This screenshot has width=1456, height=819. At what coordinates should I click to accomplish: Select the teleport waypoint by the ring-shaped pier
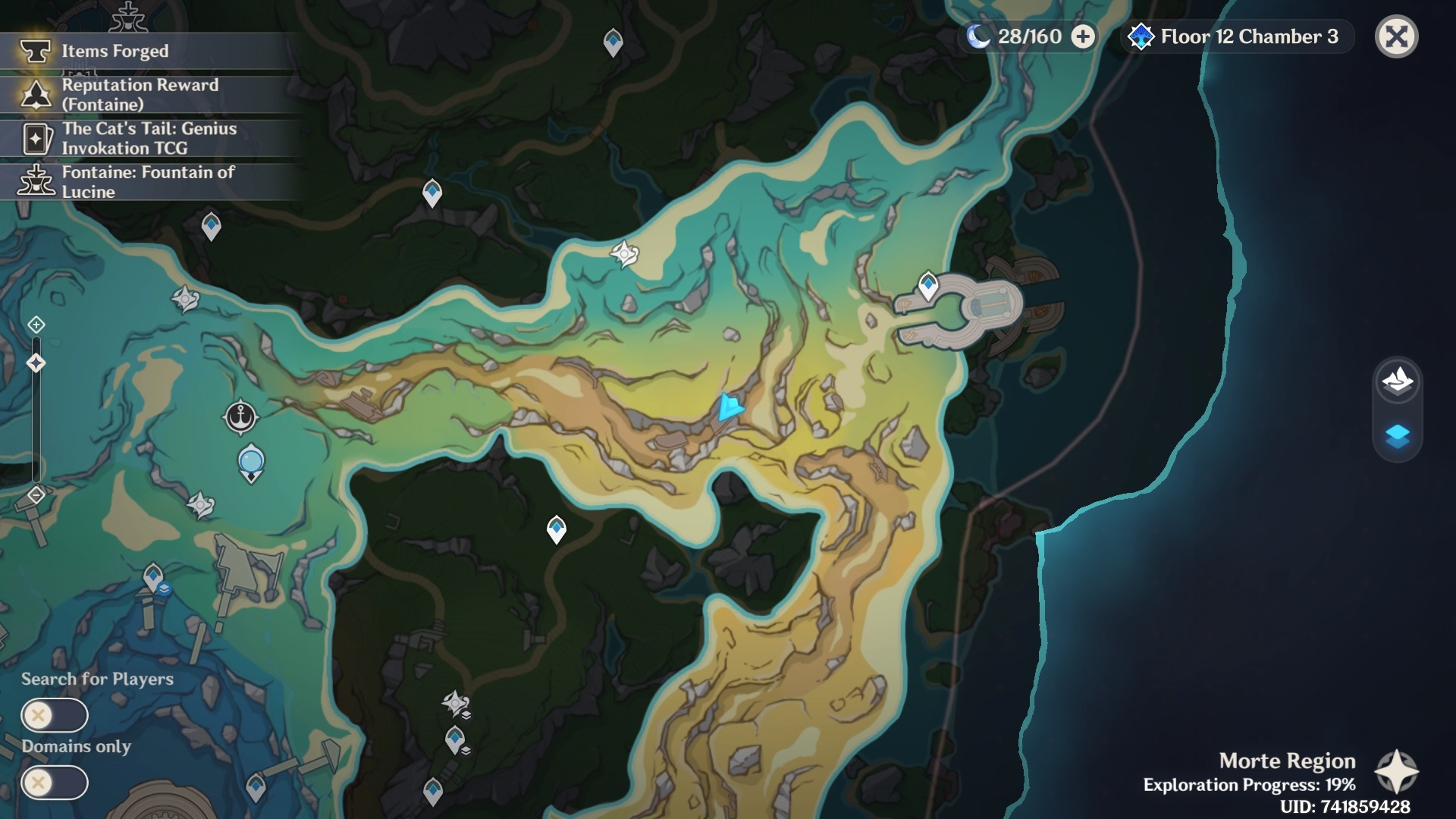pyautogui.click(x=928, y=286)
